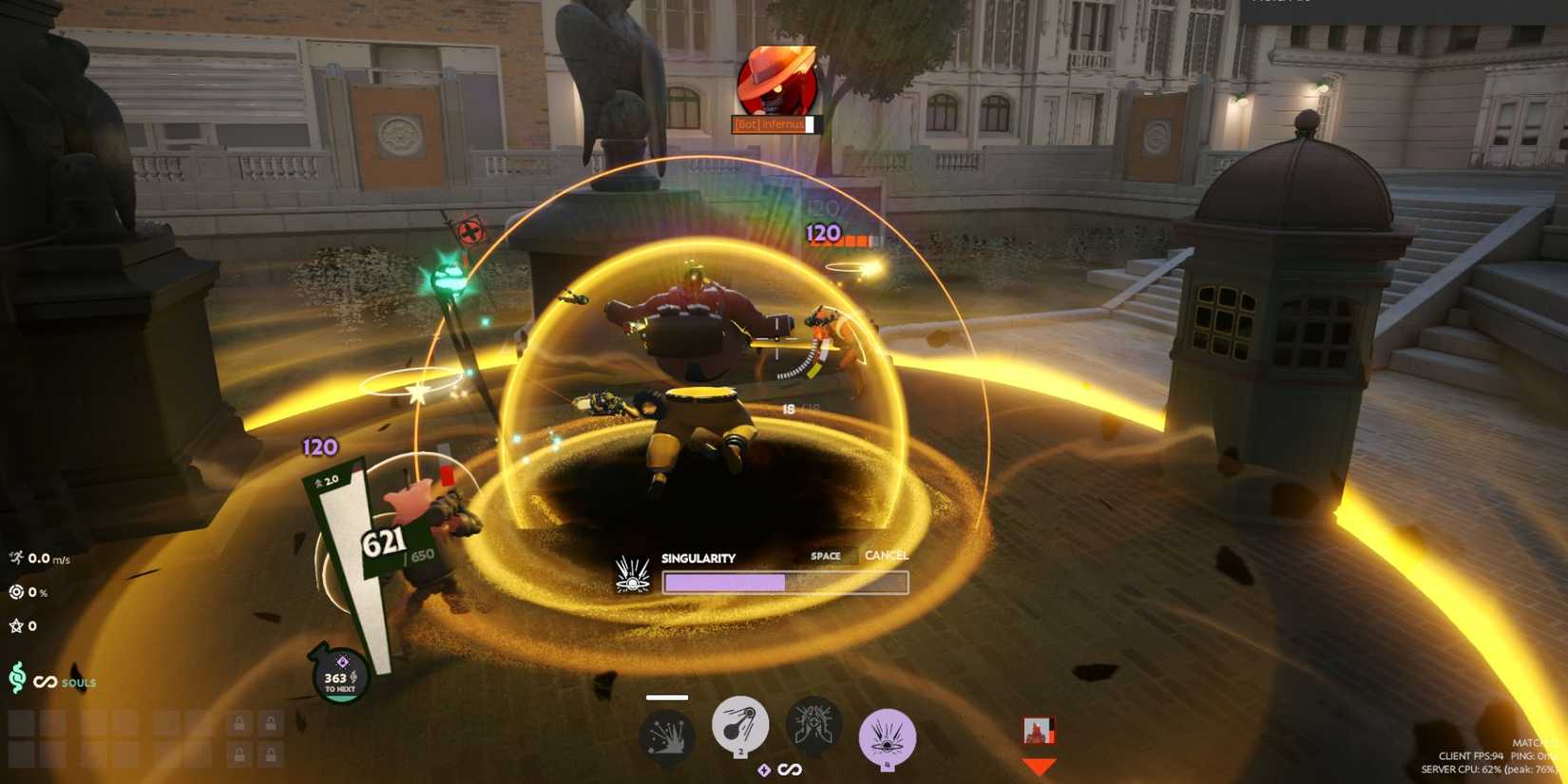1568x784 pixels.
Task: Click the SOULS label
Action: [x=80, y=683]
